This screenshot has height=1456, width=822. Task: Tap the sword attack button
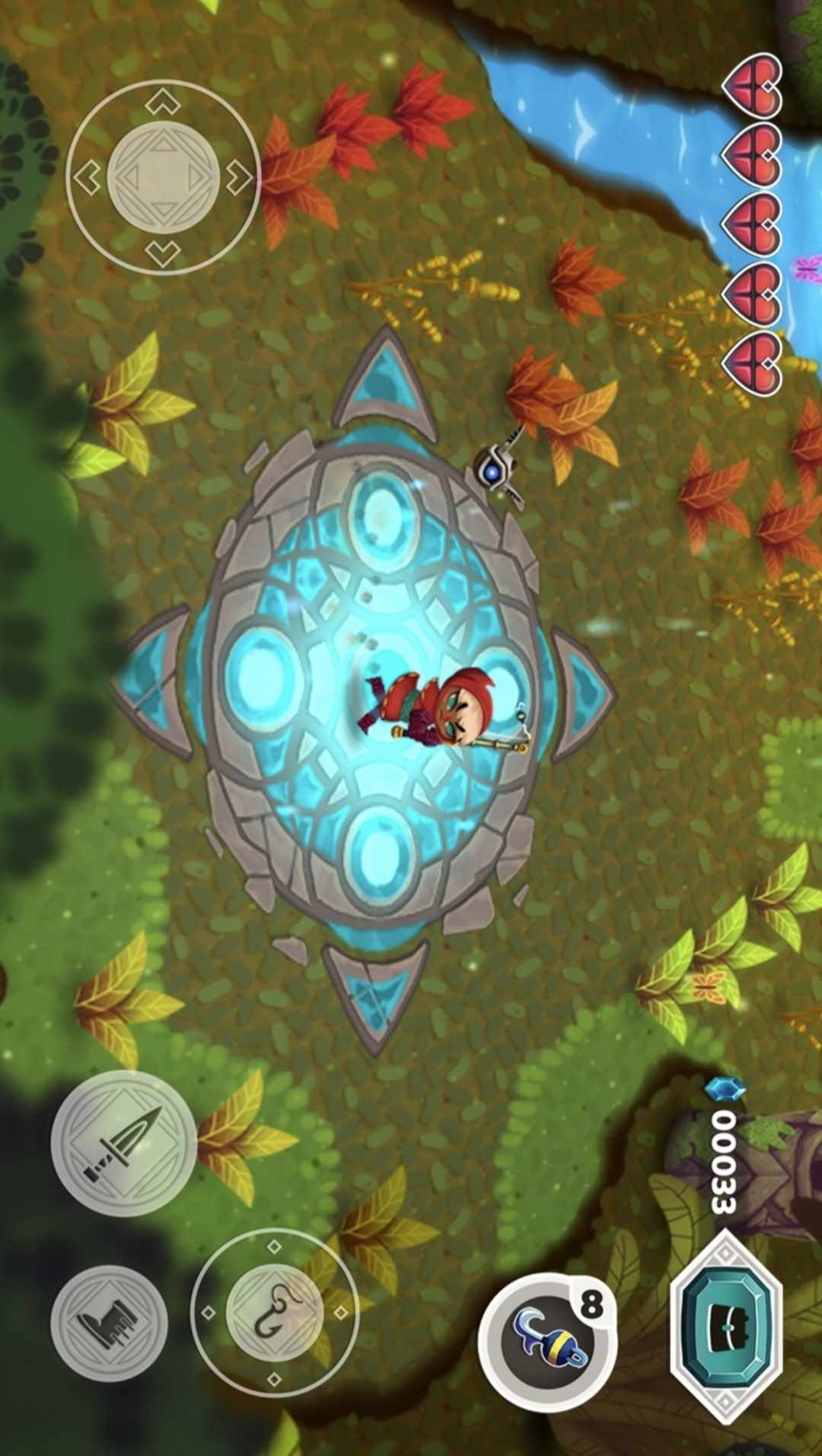pyautogui.click(x=123, y=1142)
